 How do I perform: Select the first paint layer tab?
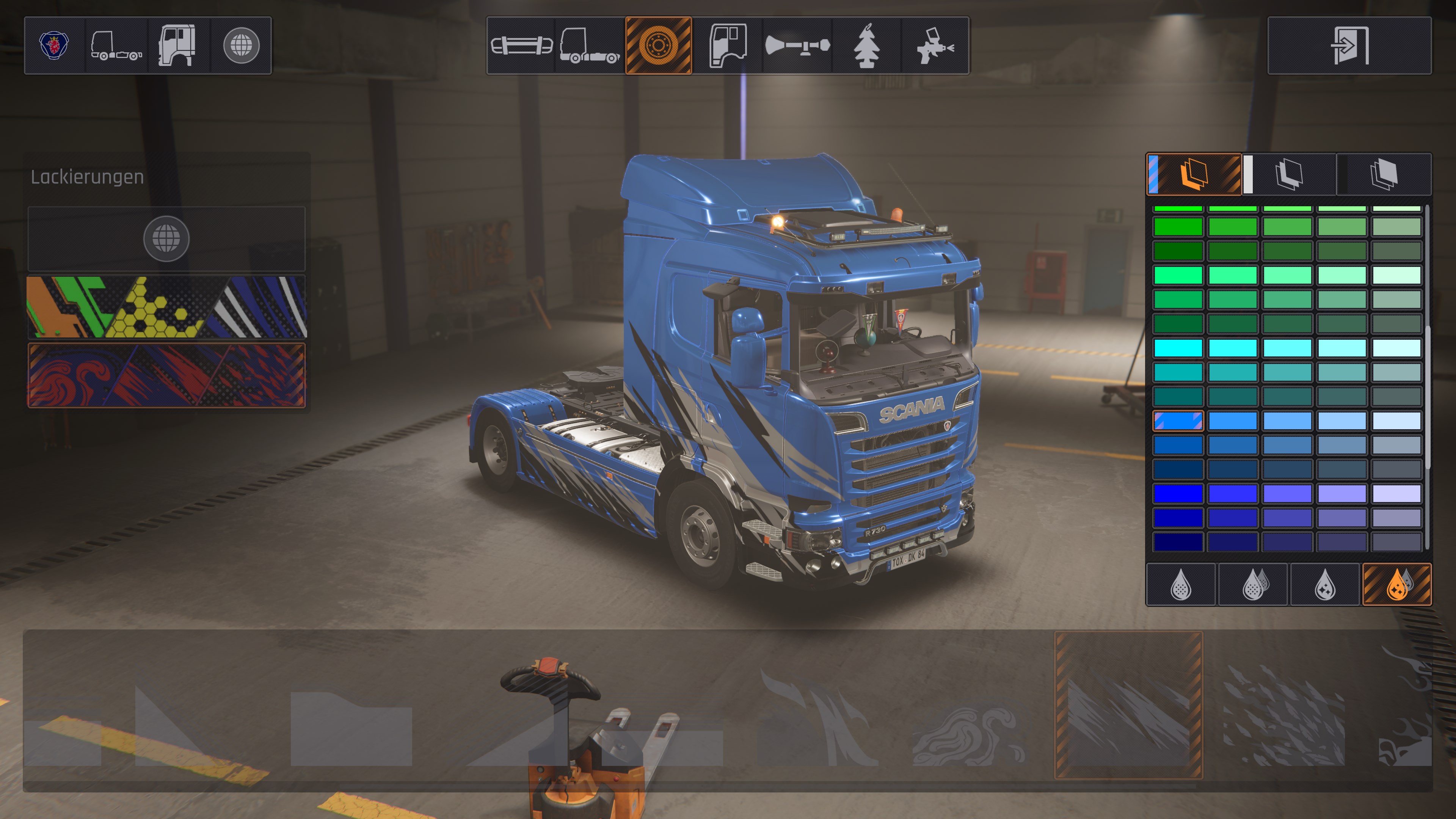coord(1194,174)
